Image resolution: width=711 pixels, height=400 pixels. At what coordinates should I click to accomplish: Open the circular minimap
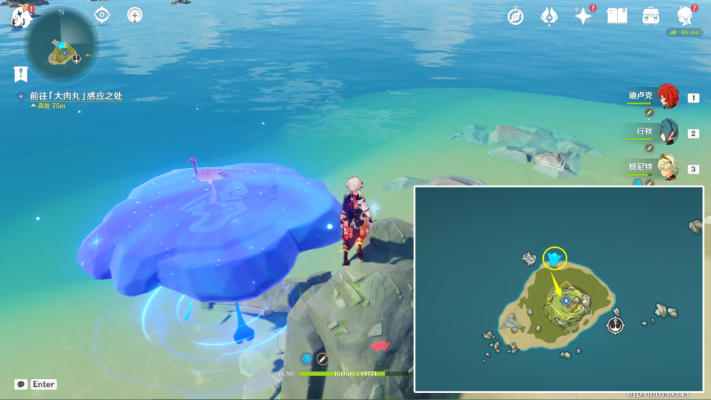pos(62,46)
